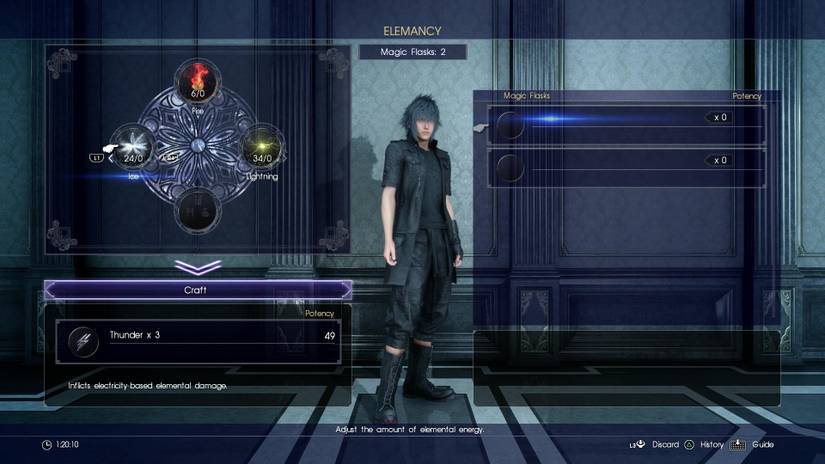The width and height of the screenshot is (825, 464).
Task: Click the Craft button
Action: 198,289
